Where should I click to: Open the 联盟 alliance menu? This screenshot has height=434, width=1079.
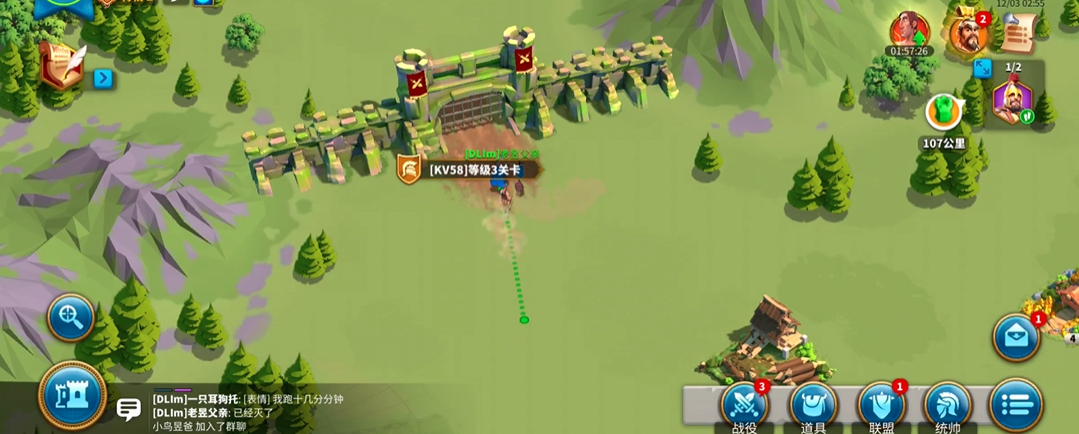(x=881, y=407)
